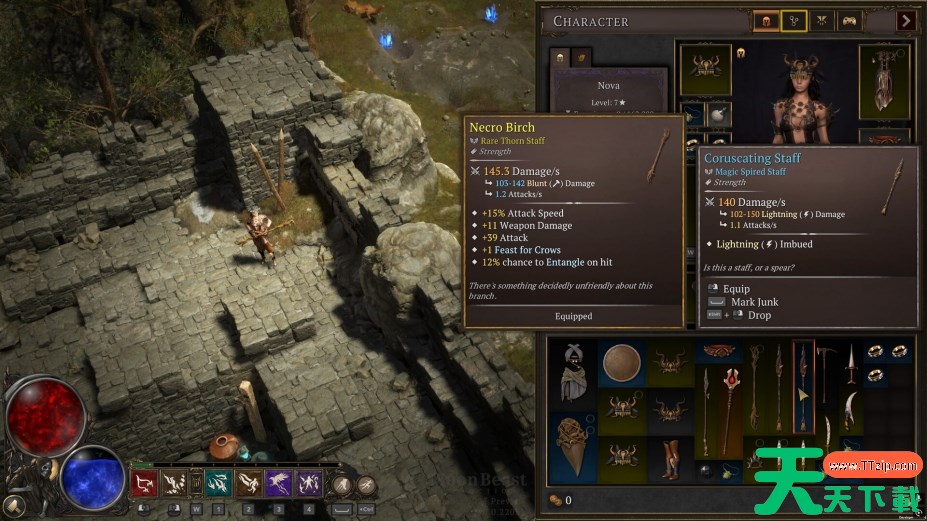Choose Equip for the Coruscating Staff
The image size is (927, 521).
point(739,288)
